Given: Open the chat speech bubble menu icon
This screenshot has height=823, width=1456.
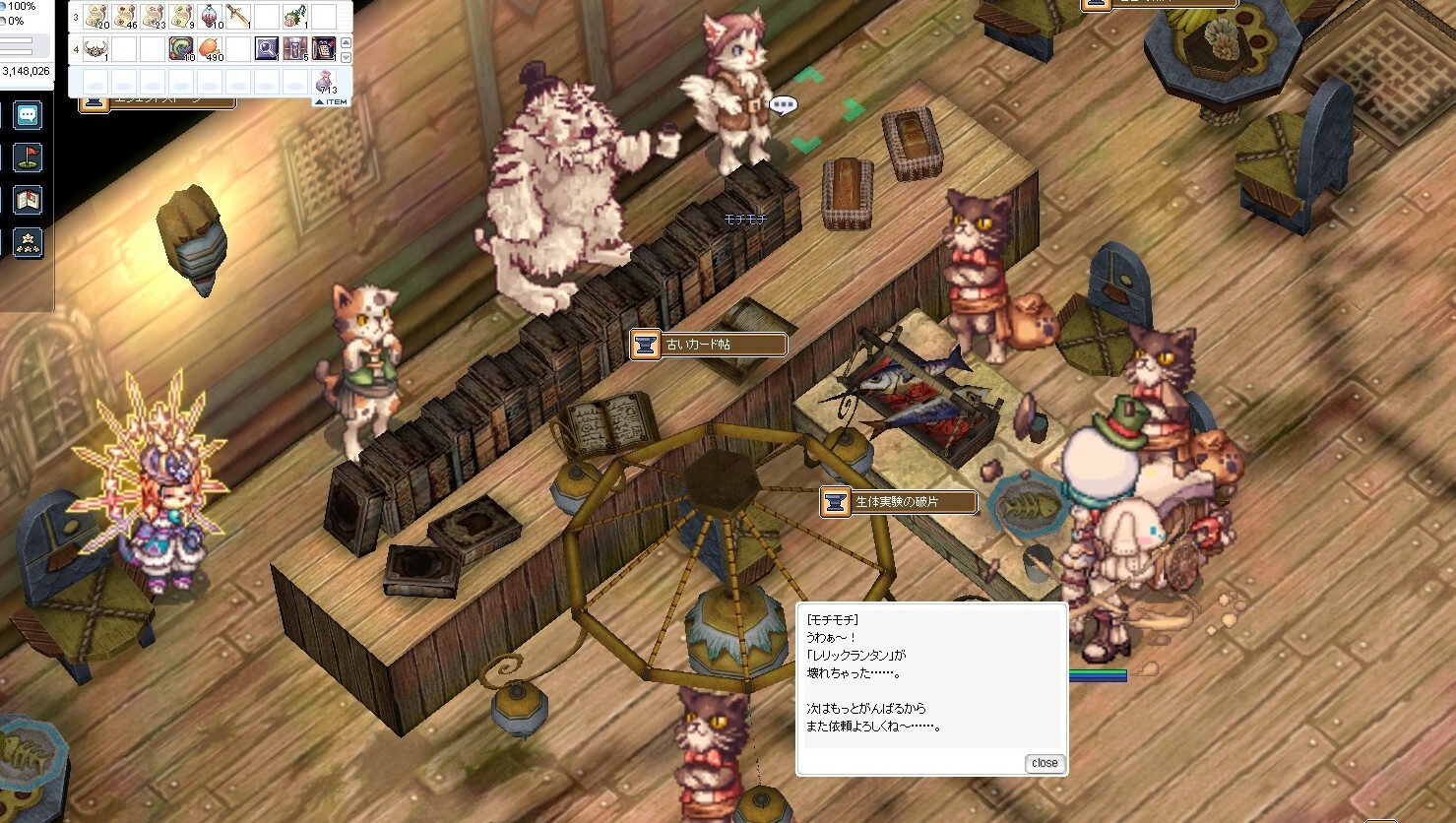Looking at the screenshot, I should (28, 115).
